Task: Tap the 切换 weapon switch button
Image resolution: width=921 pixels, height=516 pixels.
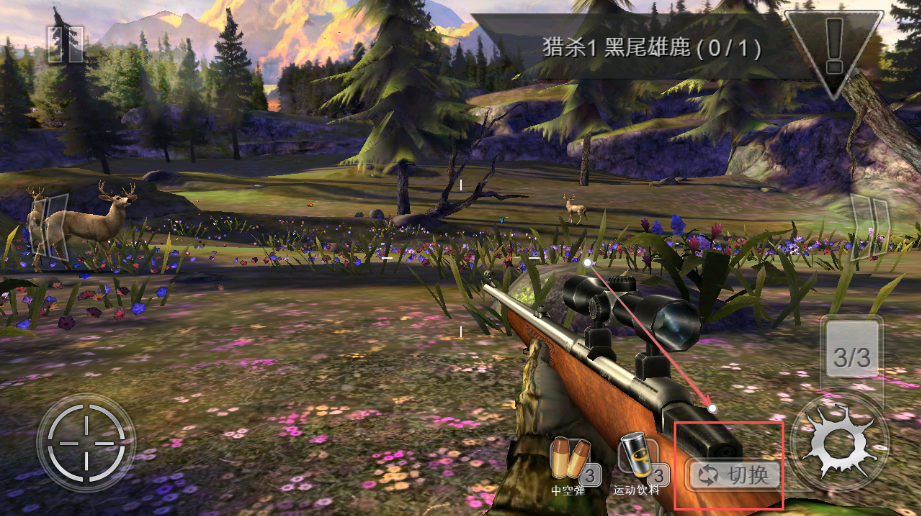Action: pyautogui.click(x=737, y=474)
